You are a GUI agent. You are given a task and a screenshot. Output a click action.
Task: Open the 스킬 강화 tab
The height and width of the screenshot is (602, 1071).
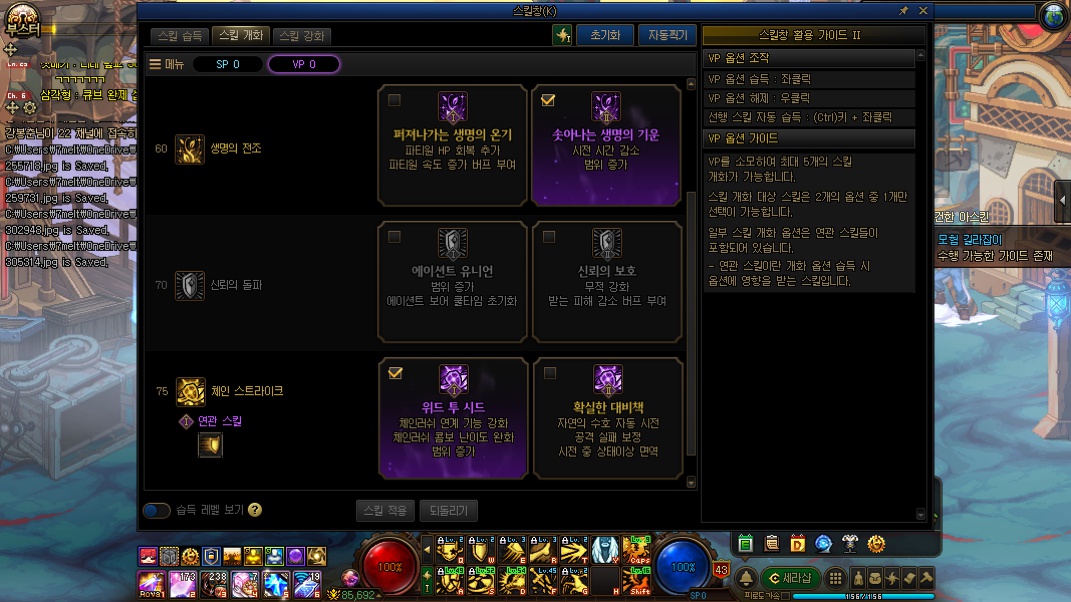click(x=301, y=36)
